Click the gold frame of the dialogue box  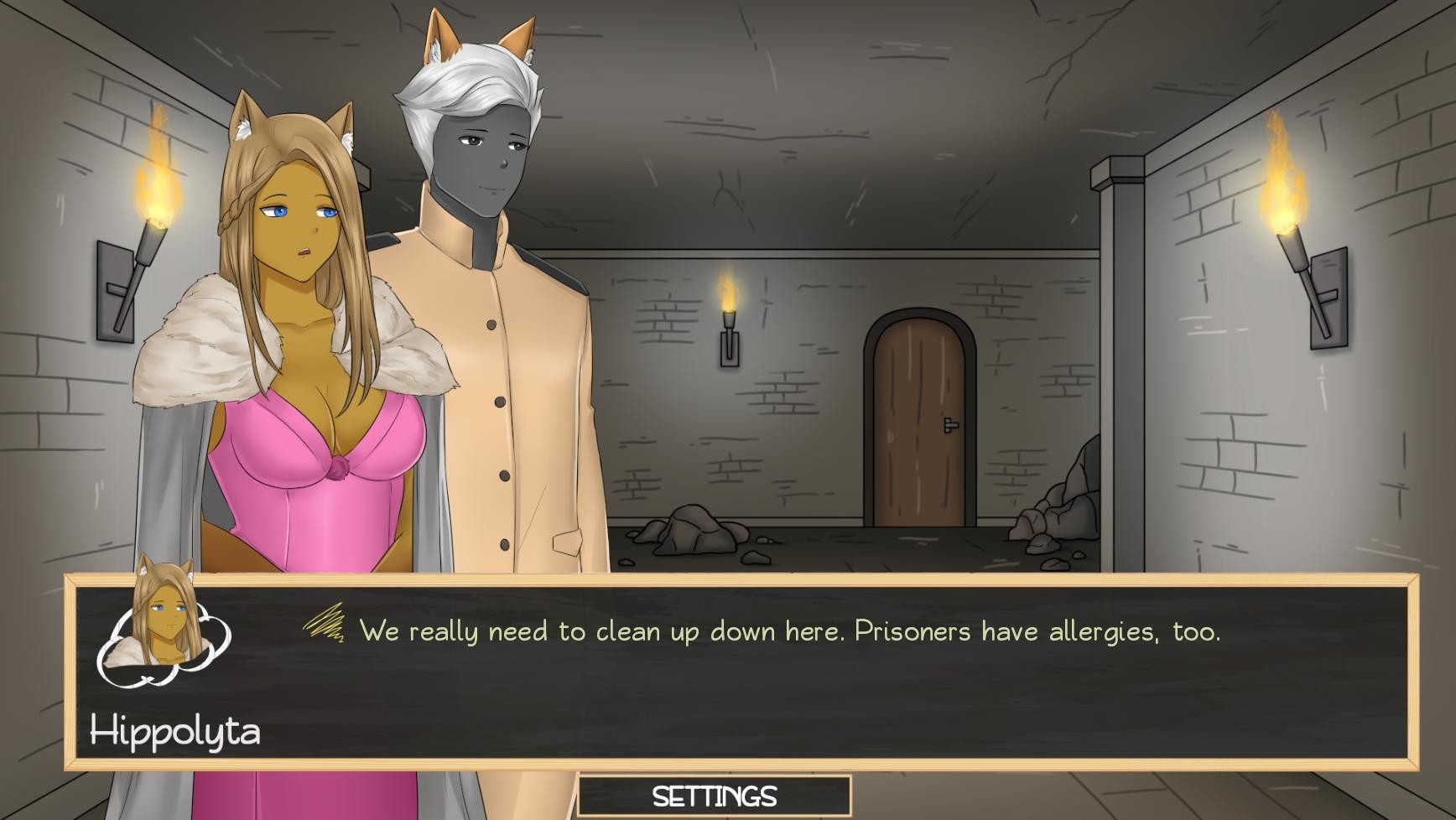(x=755, y=579)
